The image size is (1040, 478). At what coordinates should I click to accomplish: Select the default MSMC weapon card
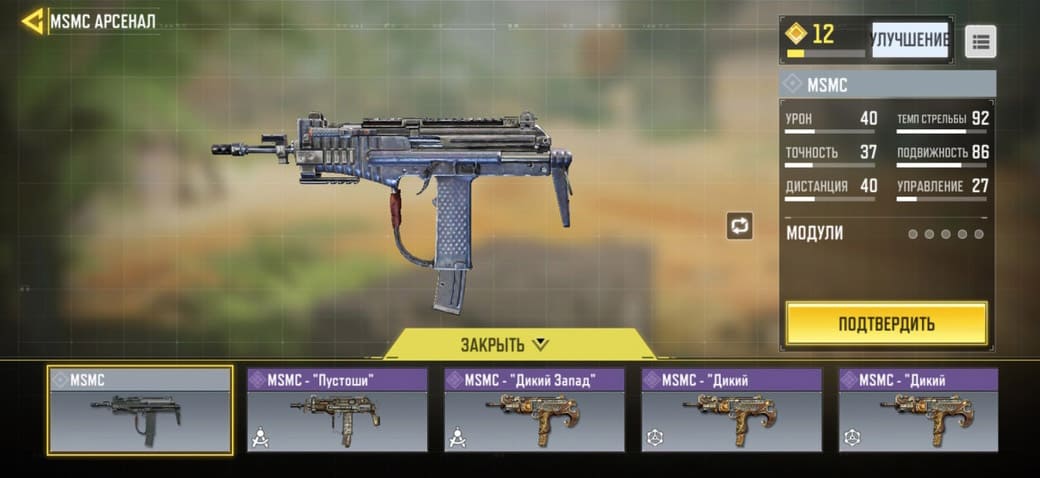pyautogui.click(x=141, y=410)
